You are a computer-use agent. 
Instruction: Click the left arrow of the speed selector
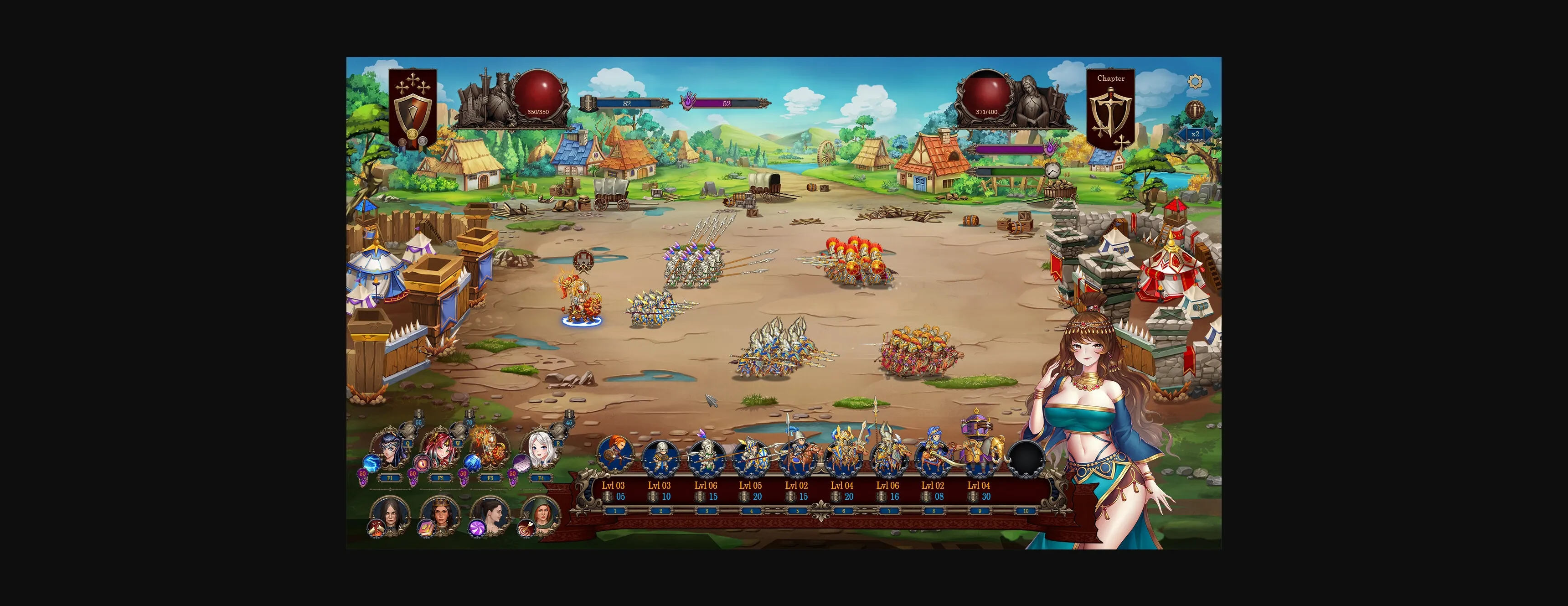1181,134
